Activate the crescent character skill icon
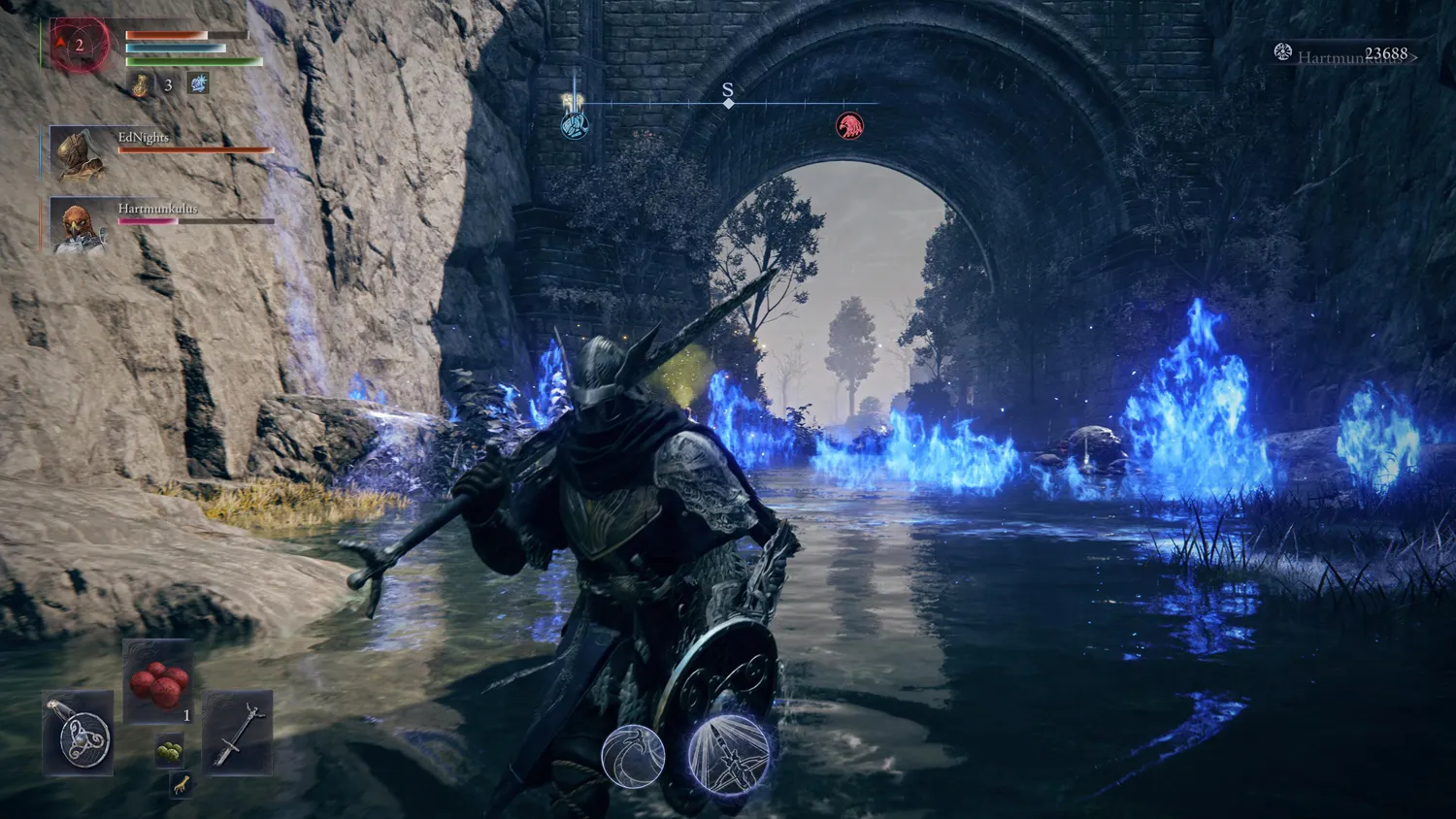This screenshot has width=1456, height=819. point(633,756)
